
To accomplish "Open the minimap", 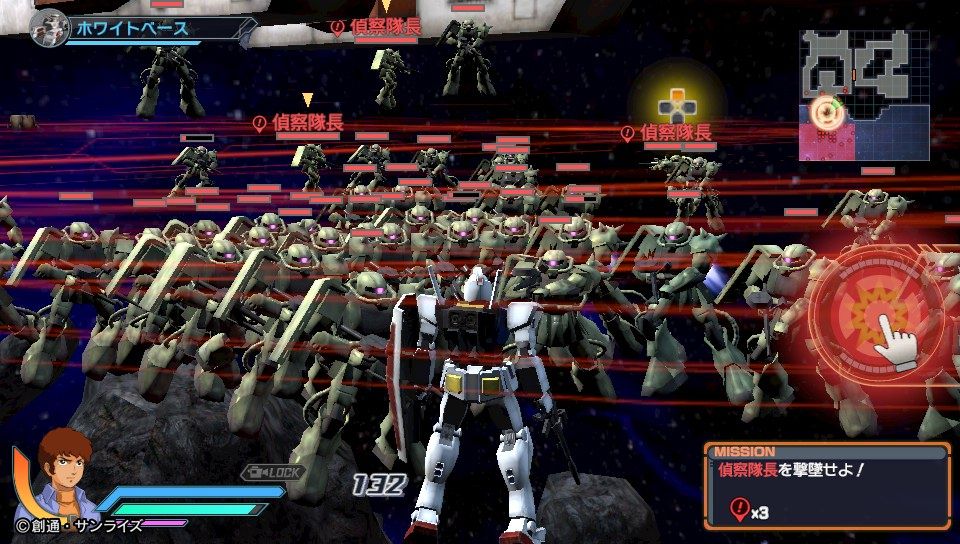I will pos(865,95).
